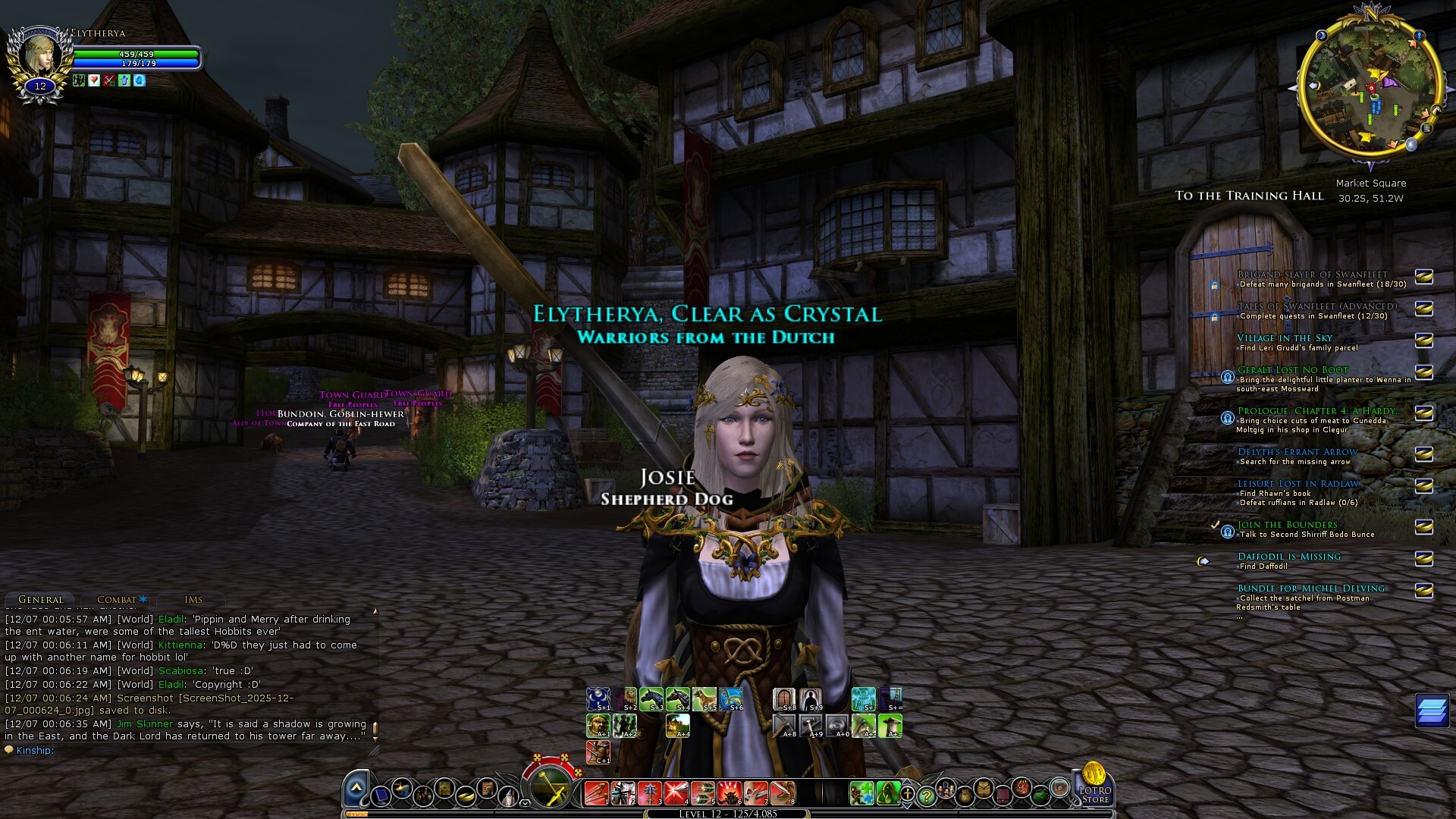Select the Bundle for Michel Delving quest
Image resolution: width=1456 pixels, height=819 pixels.
point(1311,588)
